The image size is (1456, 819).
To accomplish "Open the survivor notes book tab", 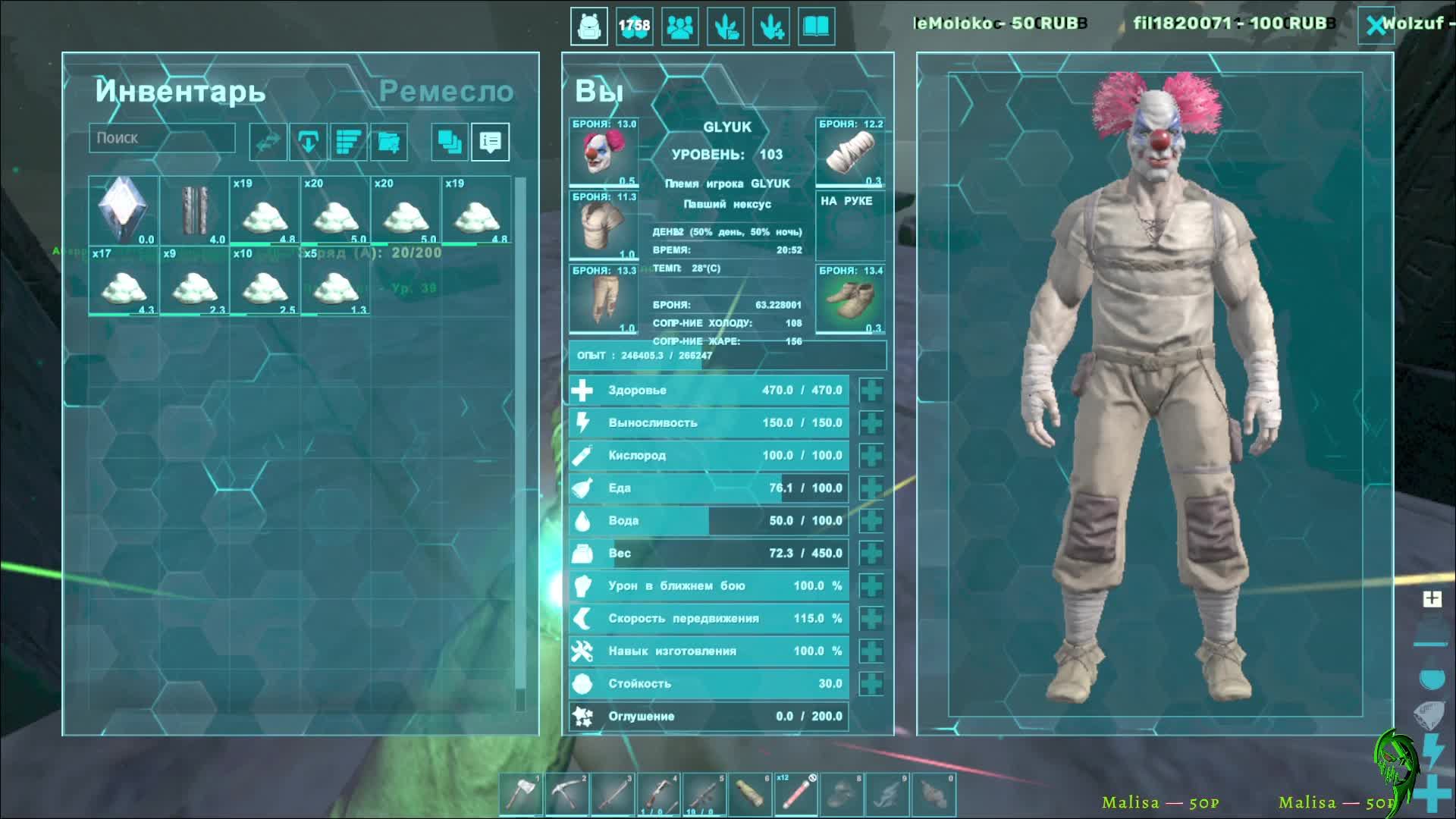I will click(817, 27).
